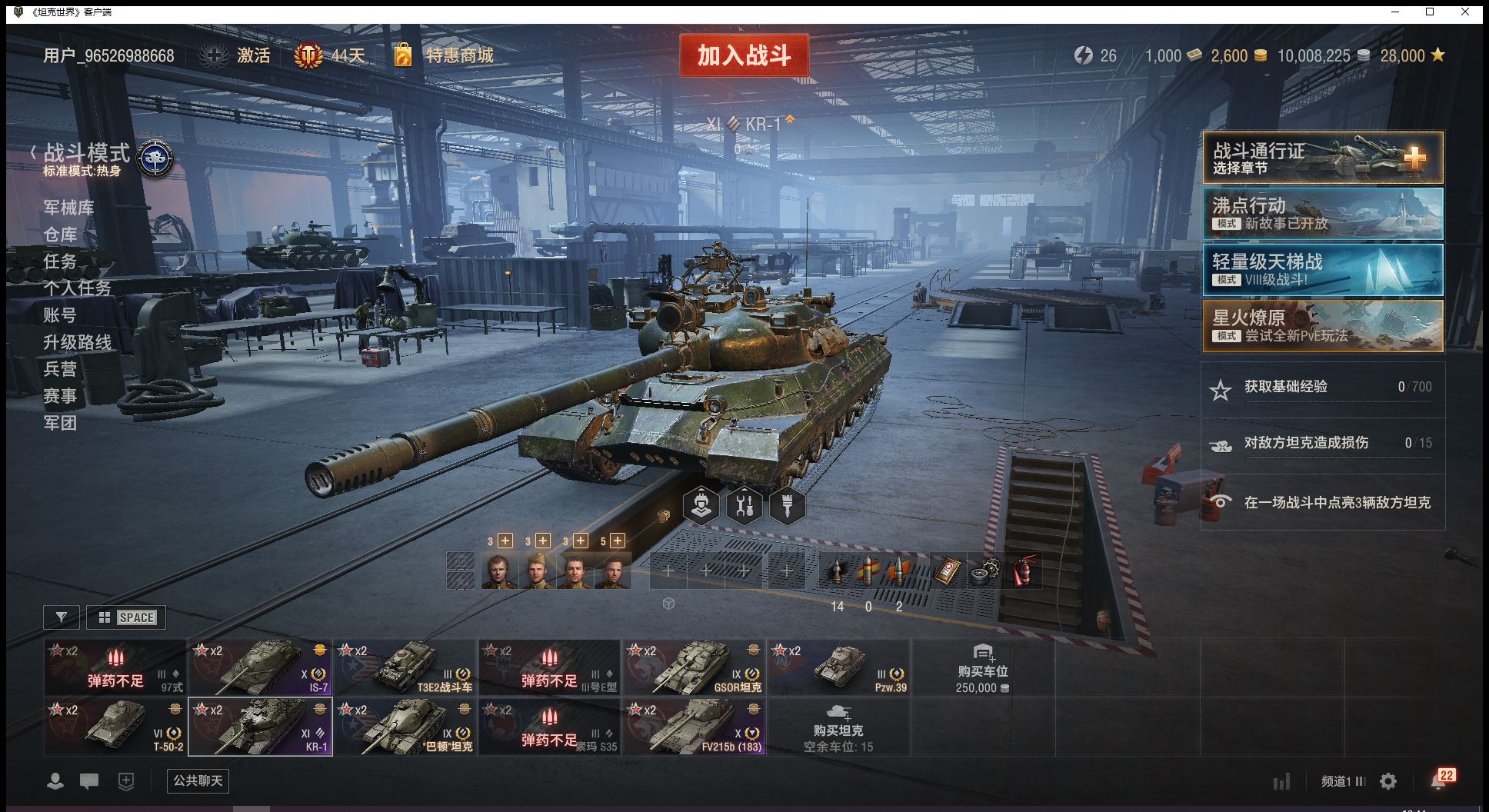Open the 军团 clan menu
This screenshot has height=812, width=1489.
coord(60,423)
